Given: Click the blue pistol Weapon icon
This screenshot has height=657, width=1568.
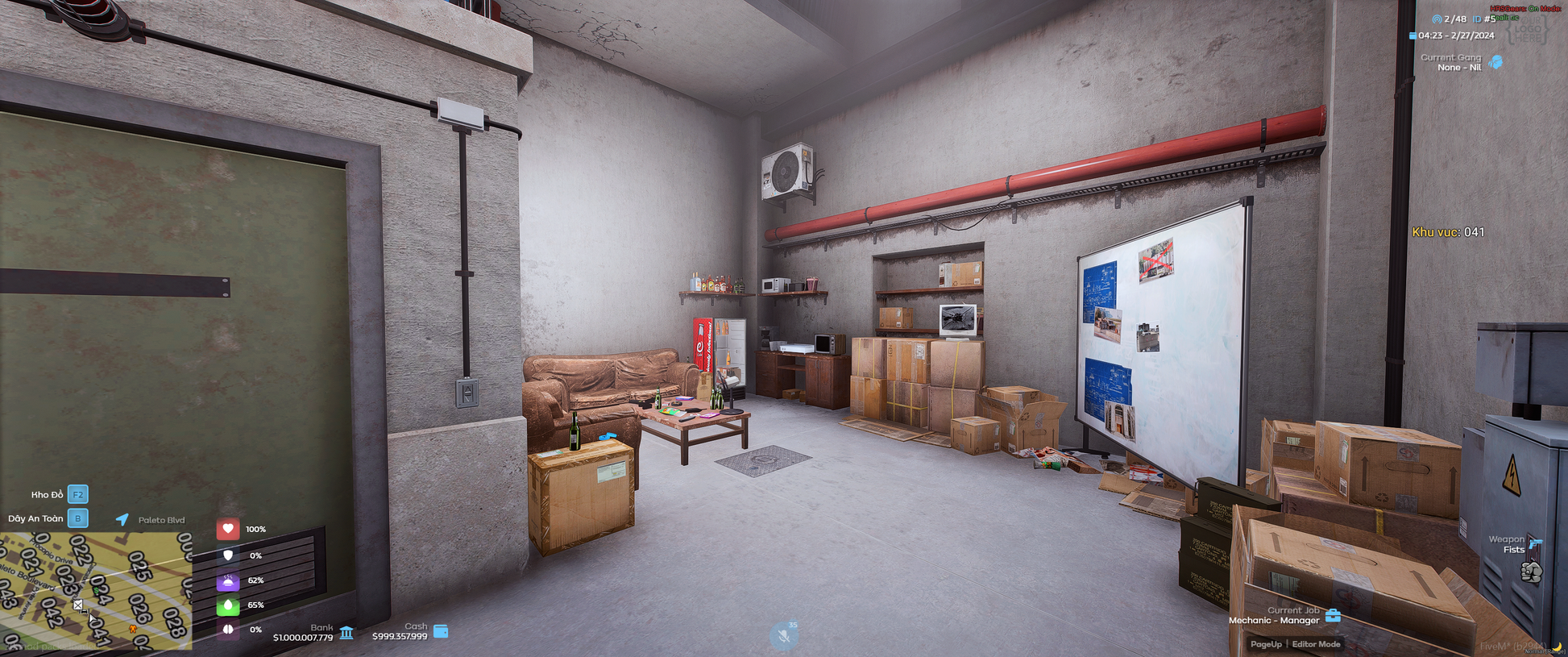Looking at the screenshot, I should click(x=1535, y=543).
